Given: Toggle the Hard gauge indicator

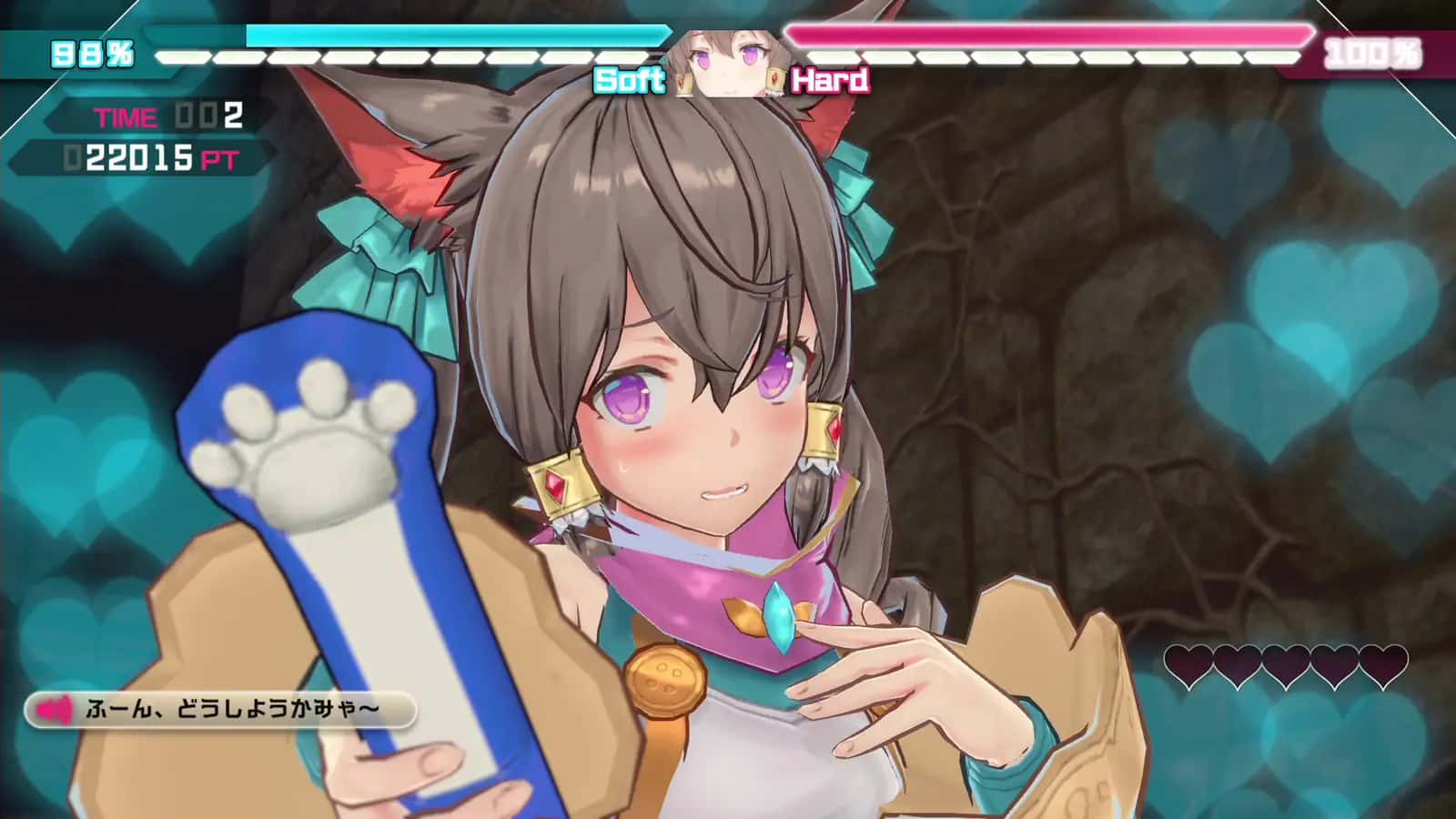Looking at the screenshot, I should point(830,82).
